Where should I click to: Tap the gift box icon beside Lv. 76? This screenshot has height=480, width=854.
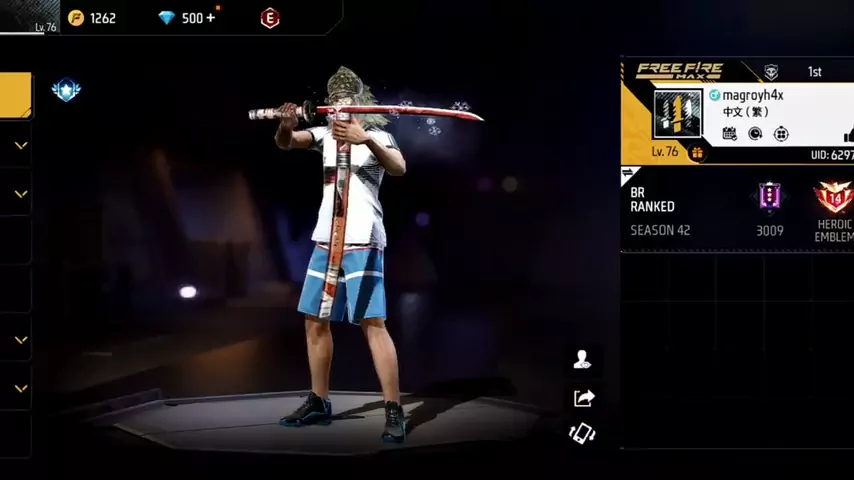[697, 153]
